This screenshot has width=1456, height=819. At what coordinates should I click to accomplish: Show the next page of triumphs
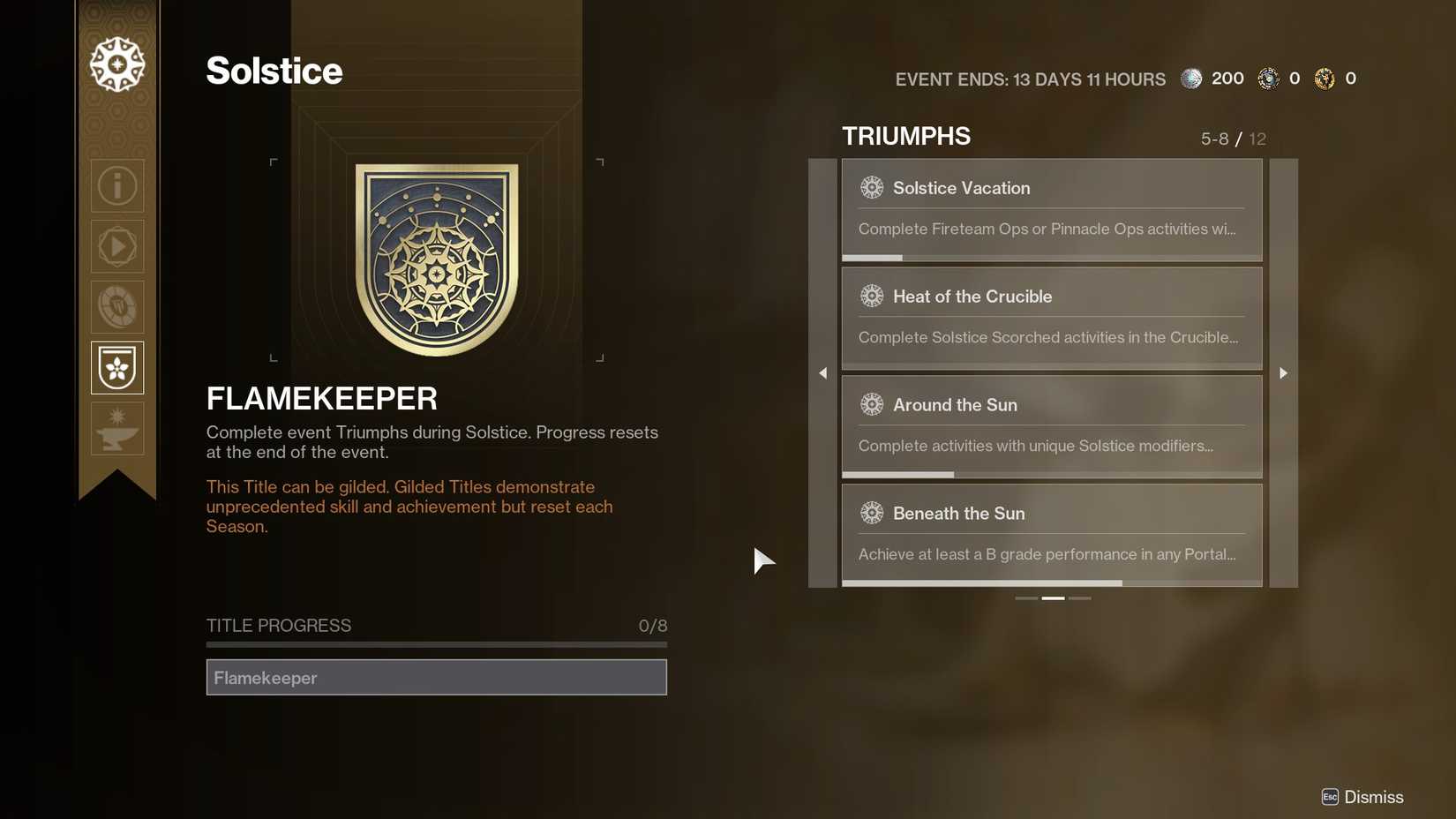[1283, 372]
